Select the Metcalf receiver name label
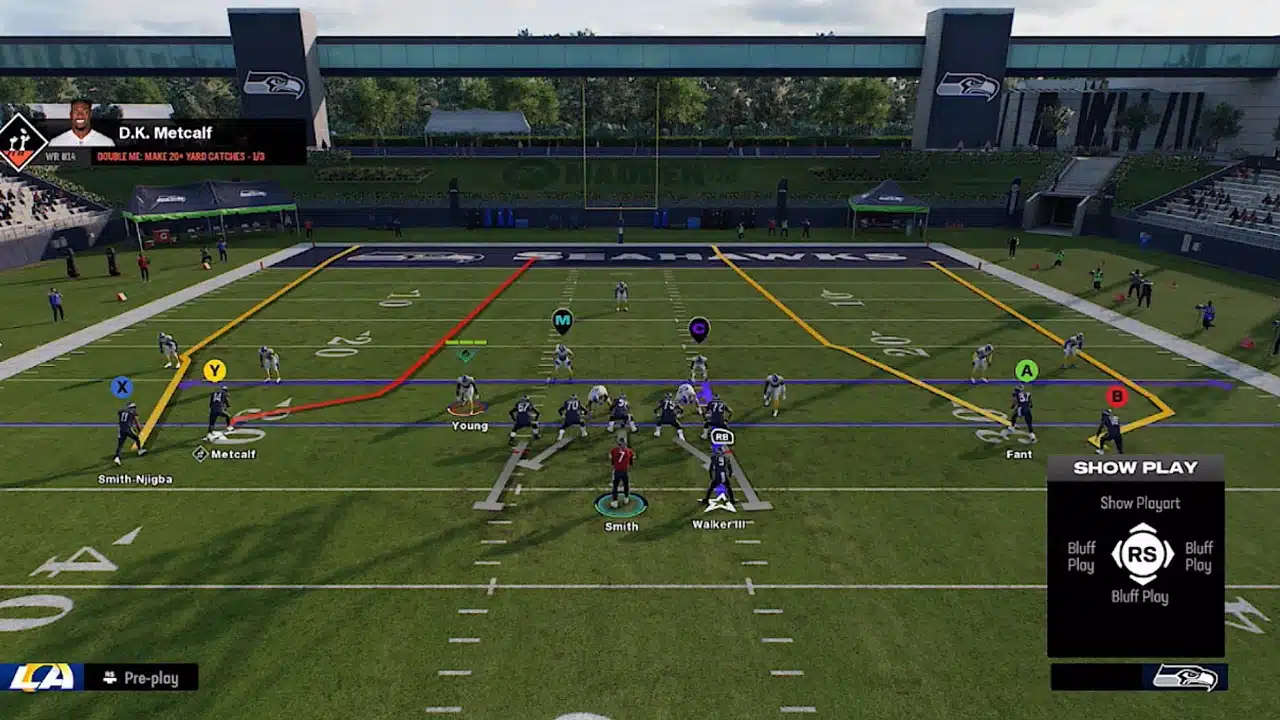Image resolution: width=1280 pixels, height=720 pixels. coord(231,454)
